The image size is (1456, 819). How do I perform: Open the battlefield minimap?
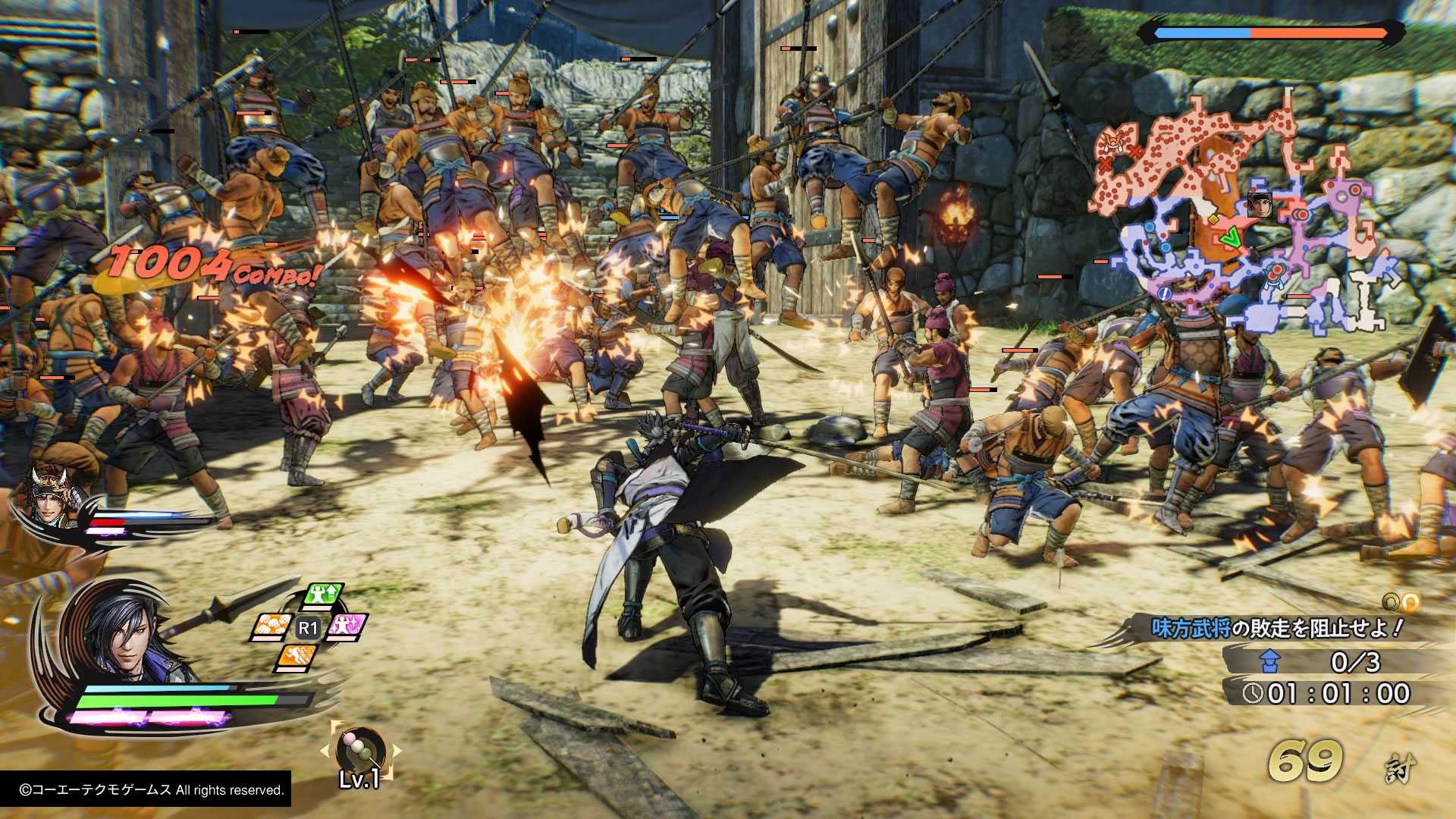click(x=1244, y=220)
